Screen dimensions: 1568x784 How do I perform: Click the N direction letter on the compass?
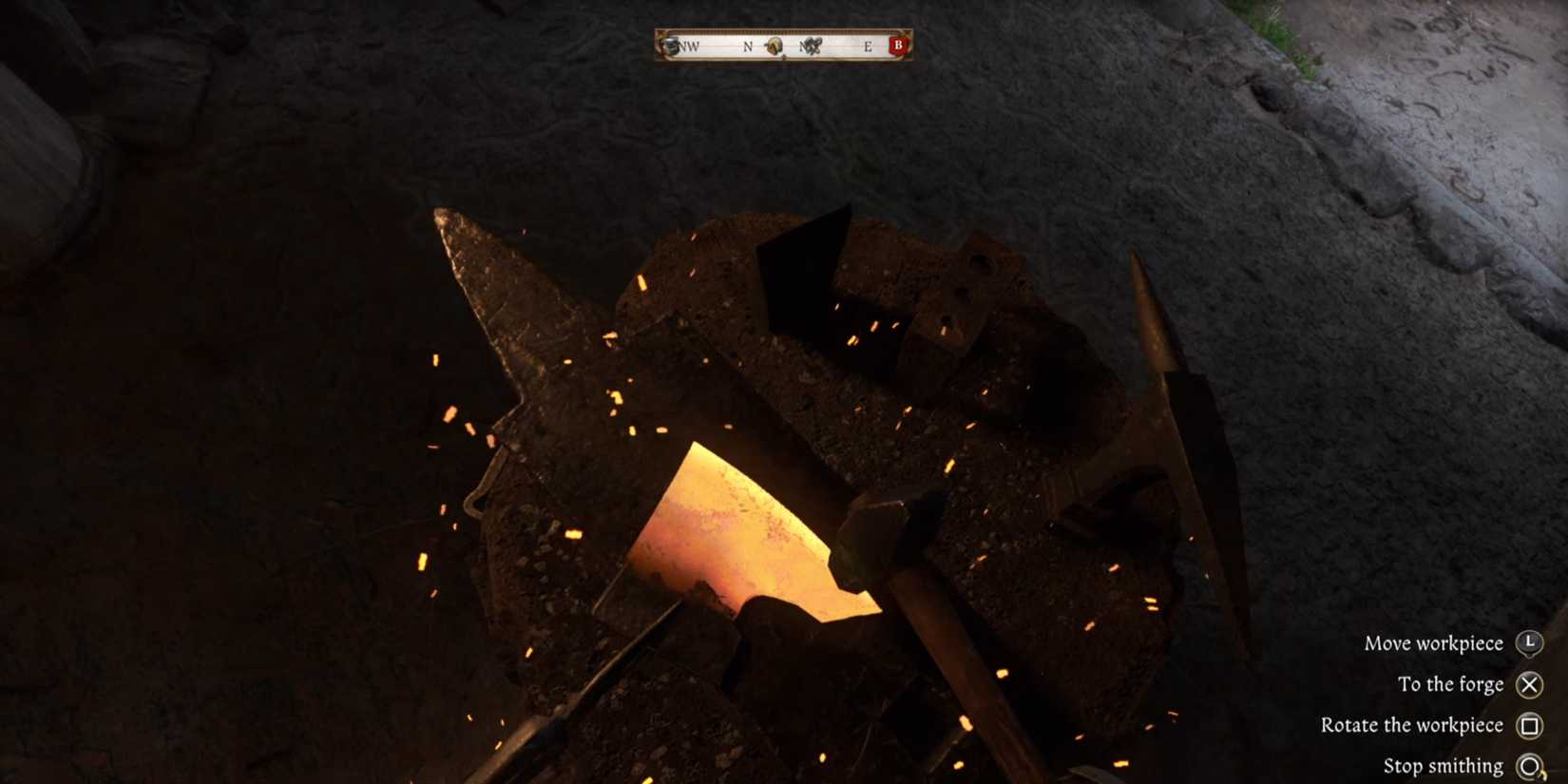pos(748,45)
